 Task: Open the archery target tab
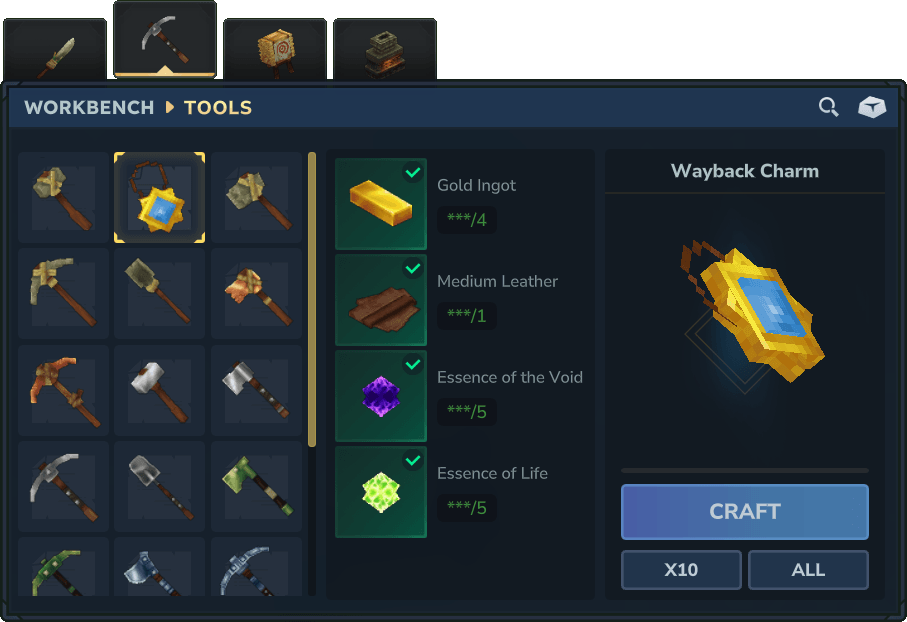point(275,50)
